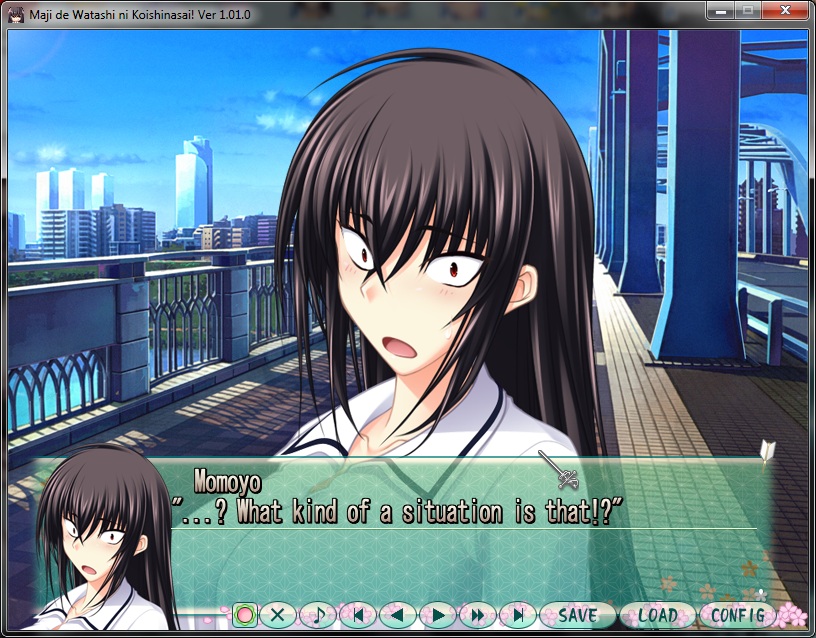
Task: Open the LOAD menu
Action: click(x=657, y=615)
